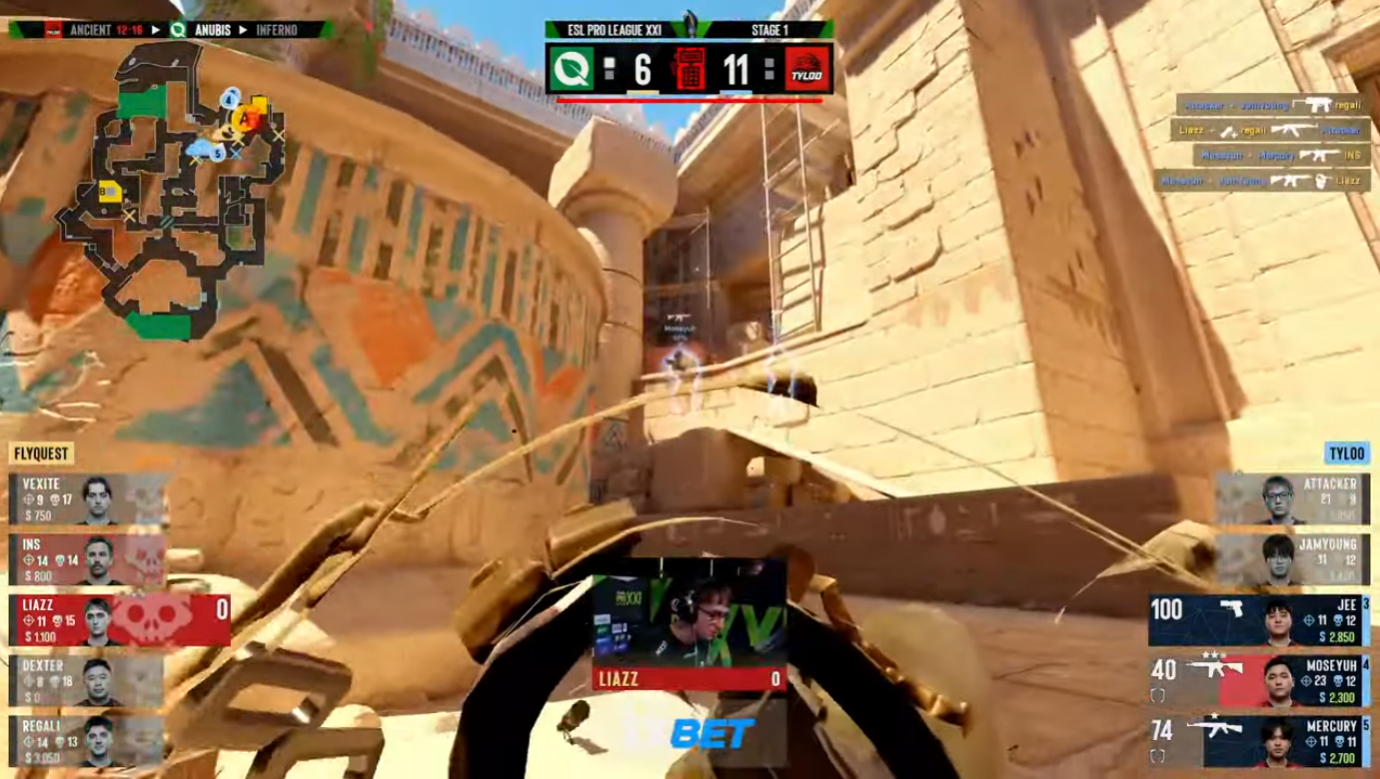Choose Attacker's player card

pos(1292,498)
